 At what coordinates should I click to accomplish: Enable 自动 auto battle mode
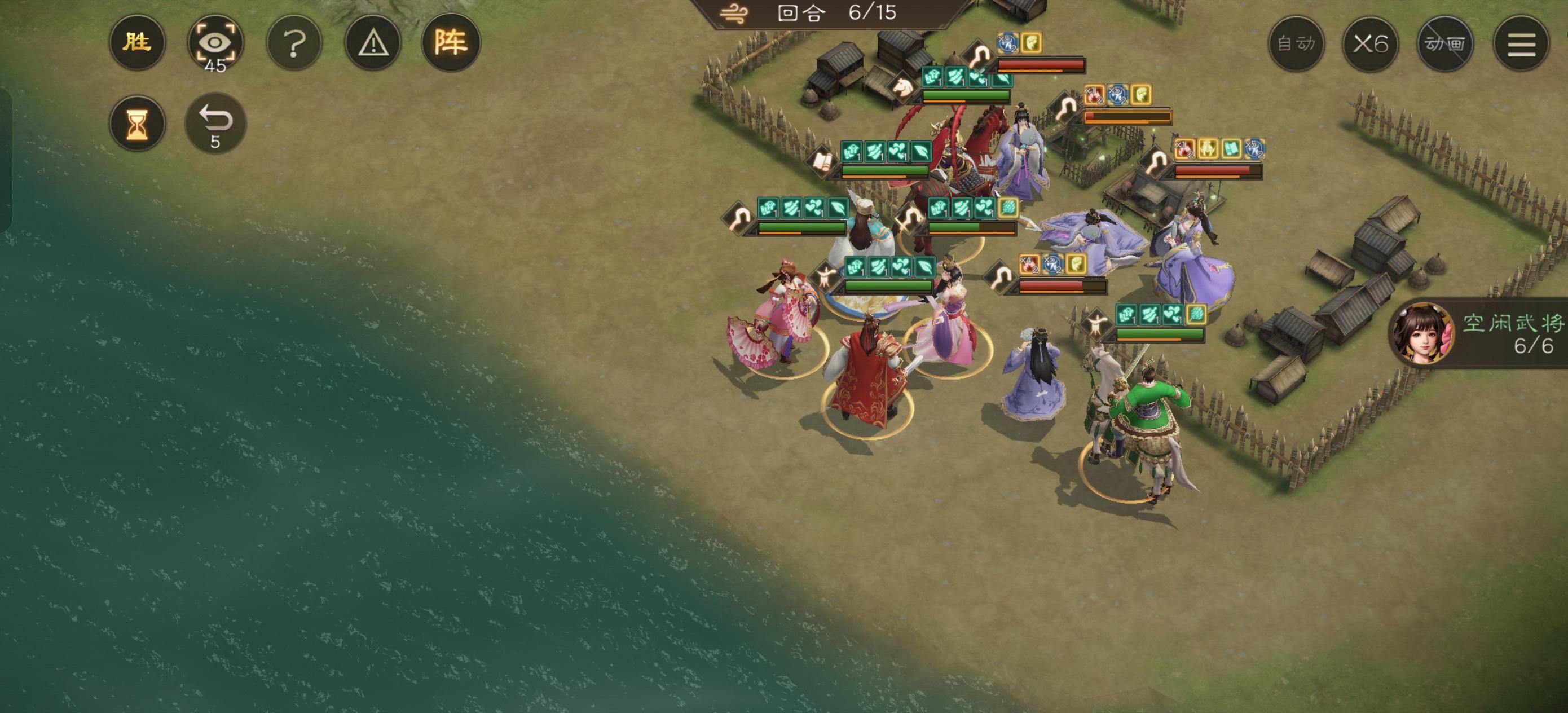[1296, 44]
